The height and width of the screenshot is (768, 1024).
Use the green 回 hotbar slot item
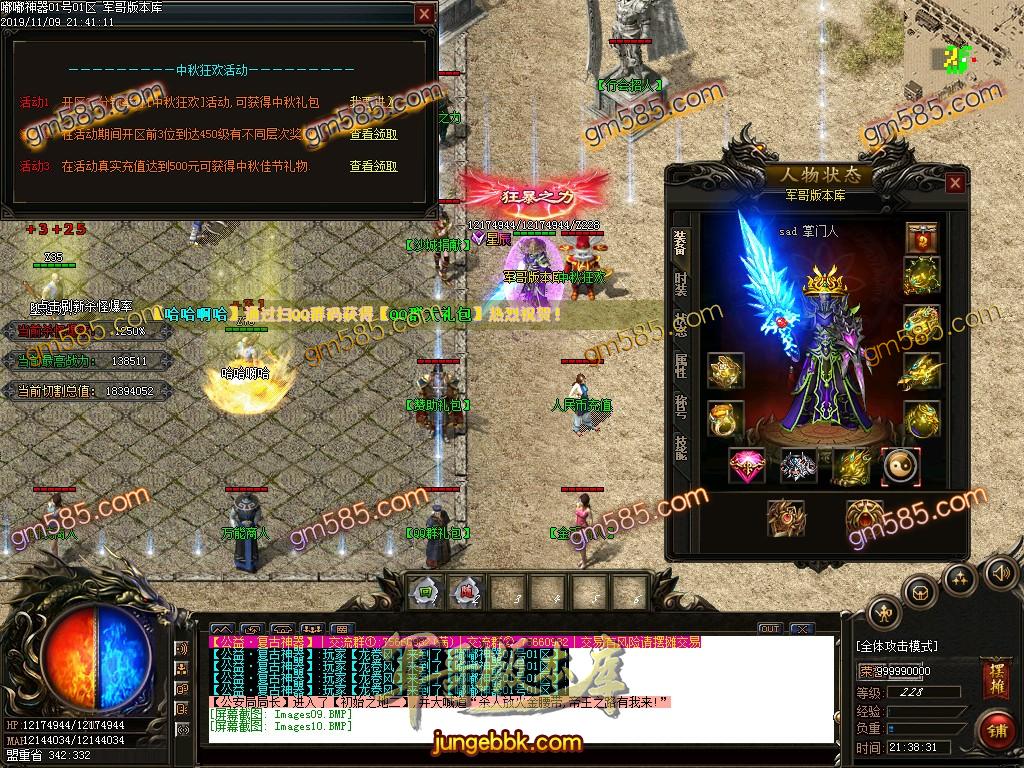[x=425, y=591]
